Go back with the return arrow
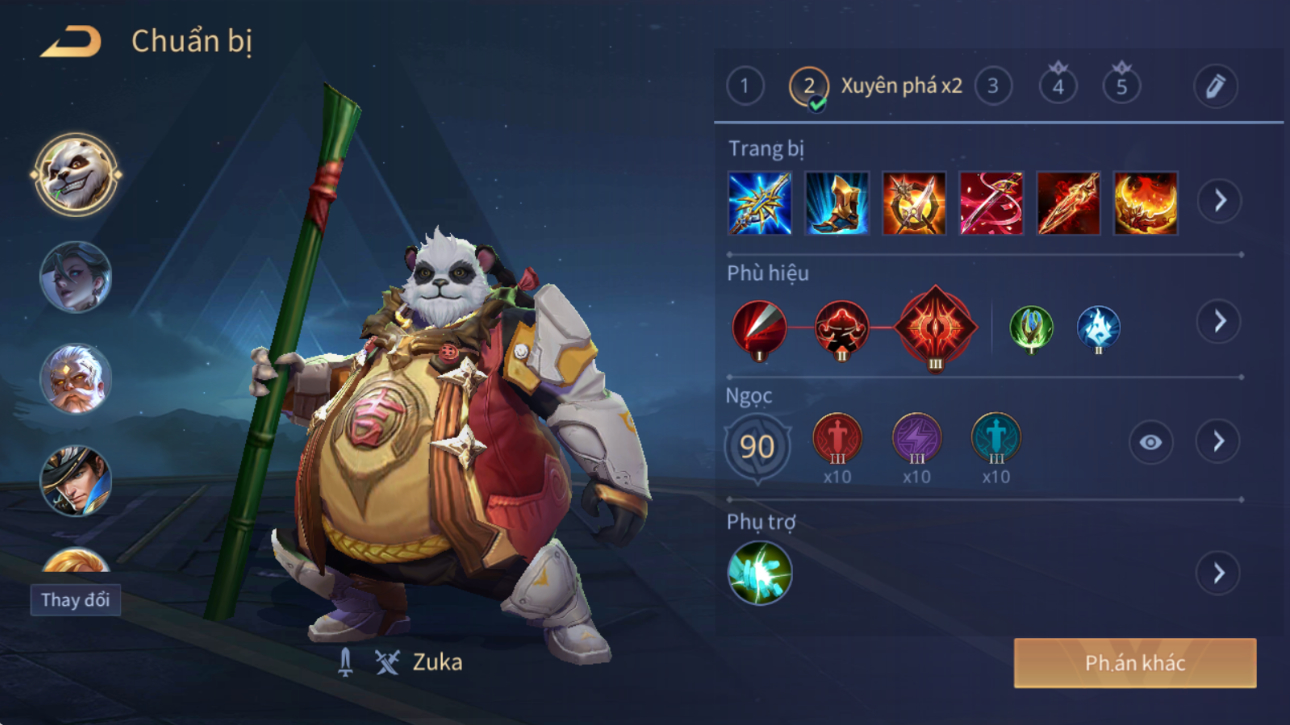This screenshot has width=1290, height=725. click(70, 42)
